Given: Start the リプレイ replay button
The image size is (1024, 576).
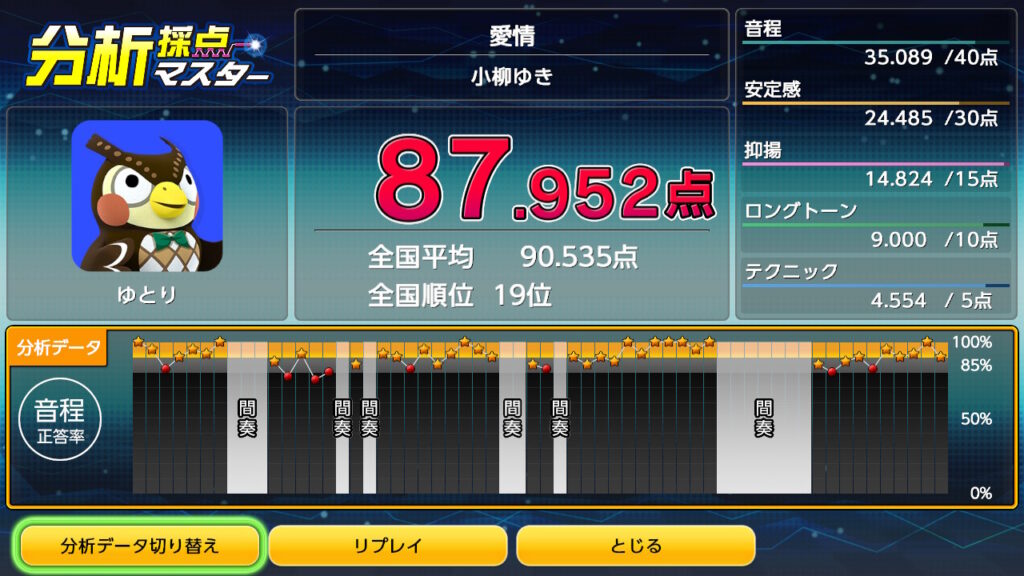Looking at the screenshot, I should 388,546.
